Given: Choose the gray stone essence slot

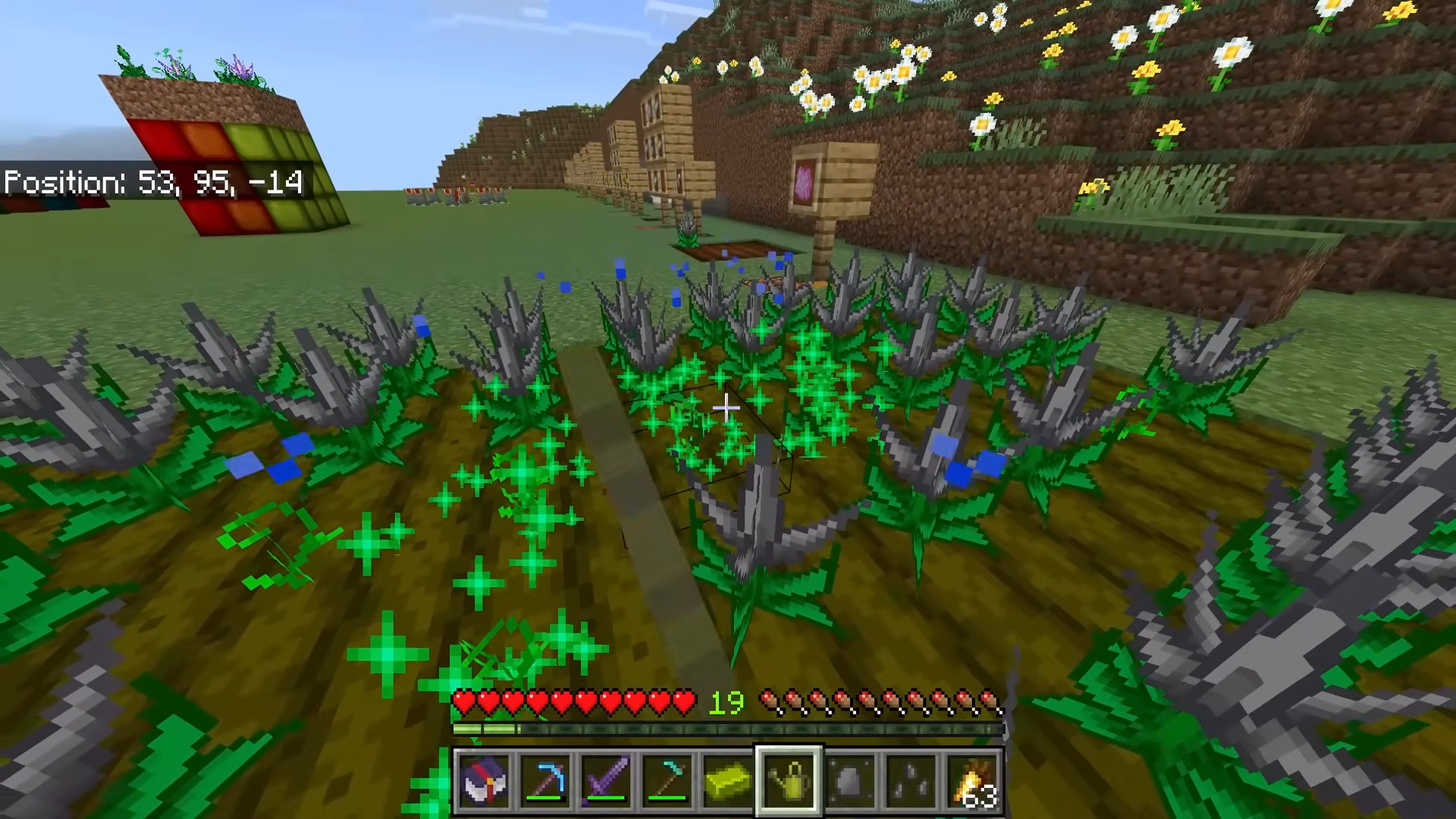Looking at the screenshot, I should (x=850, y=780).
